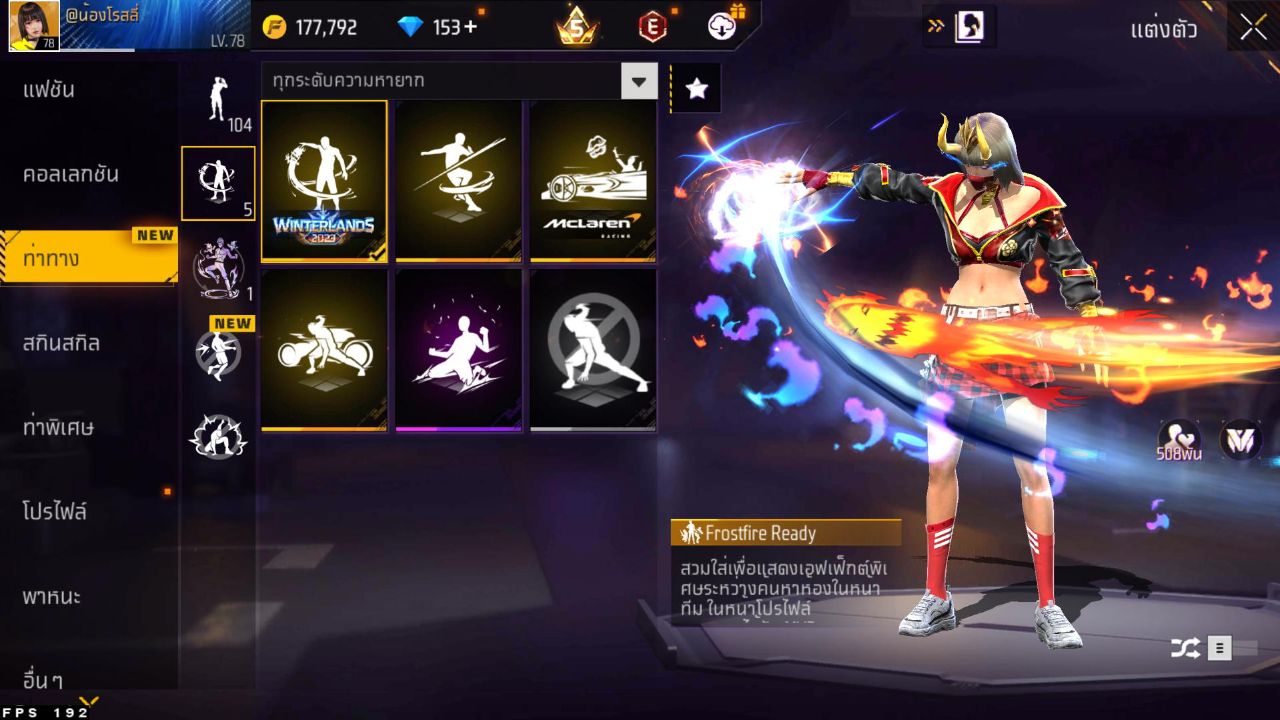Choose the McLaren racing car emote
The width and height of the screenshot is (1280, 720).
click(x=593, y=181)
